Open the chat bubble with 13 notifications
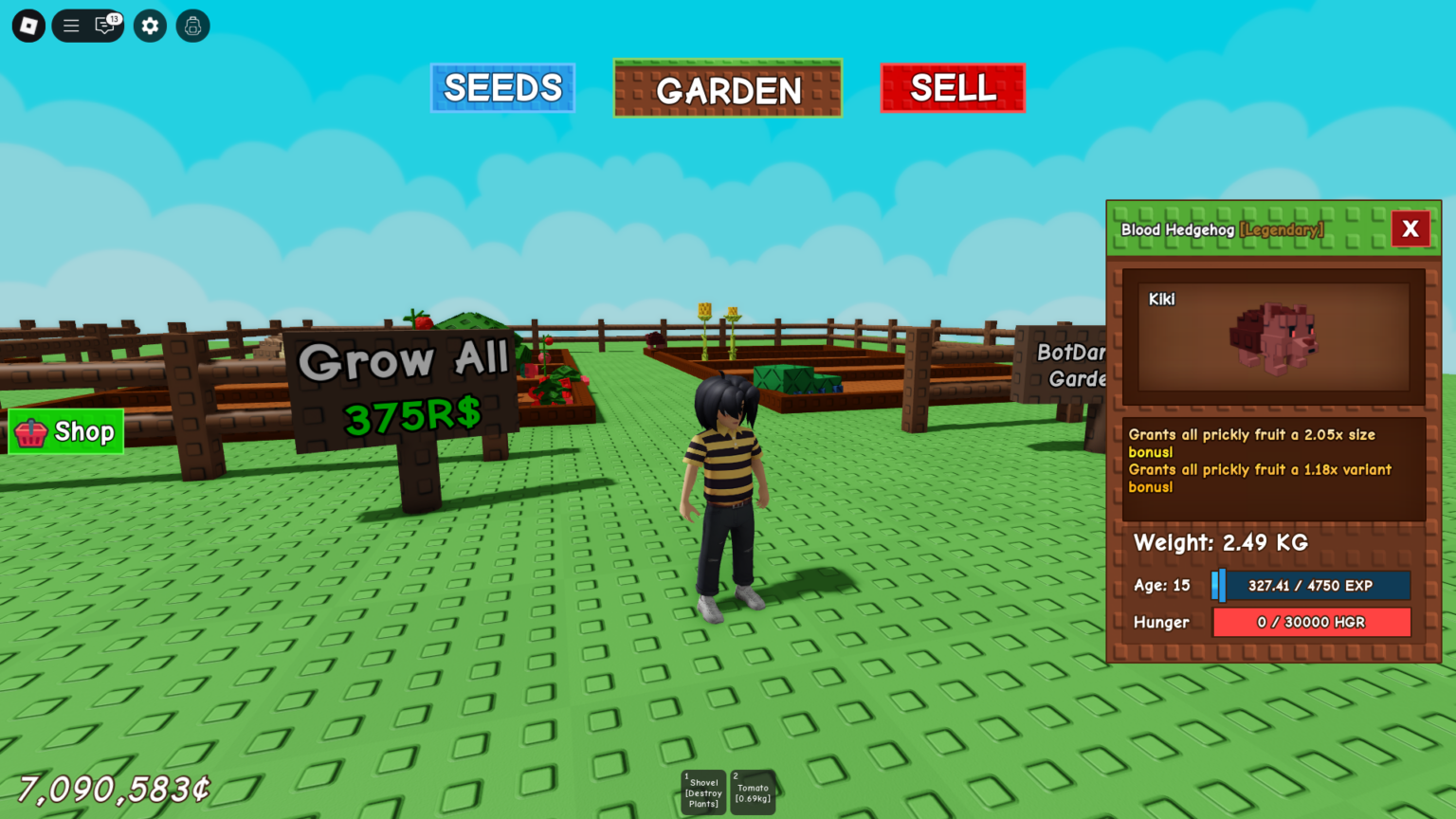The height and width of the screenshot is (819, 1456). (104, 26)
